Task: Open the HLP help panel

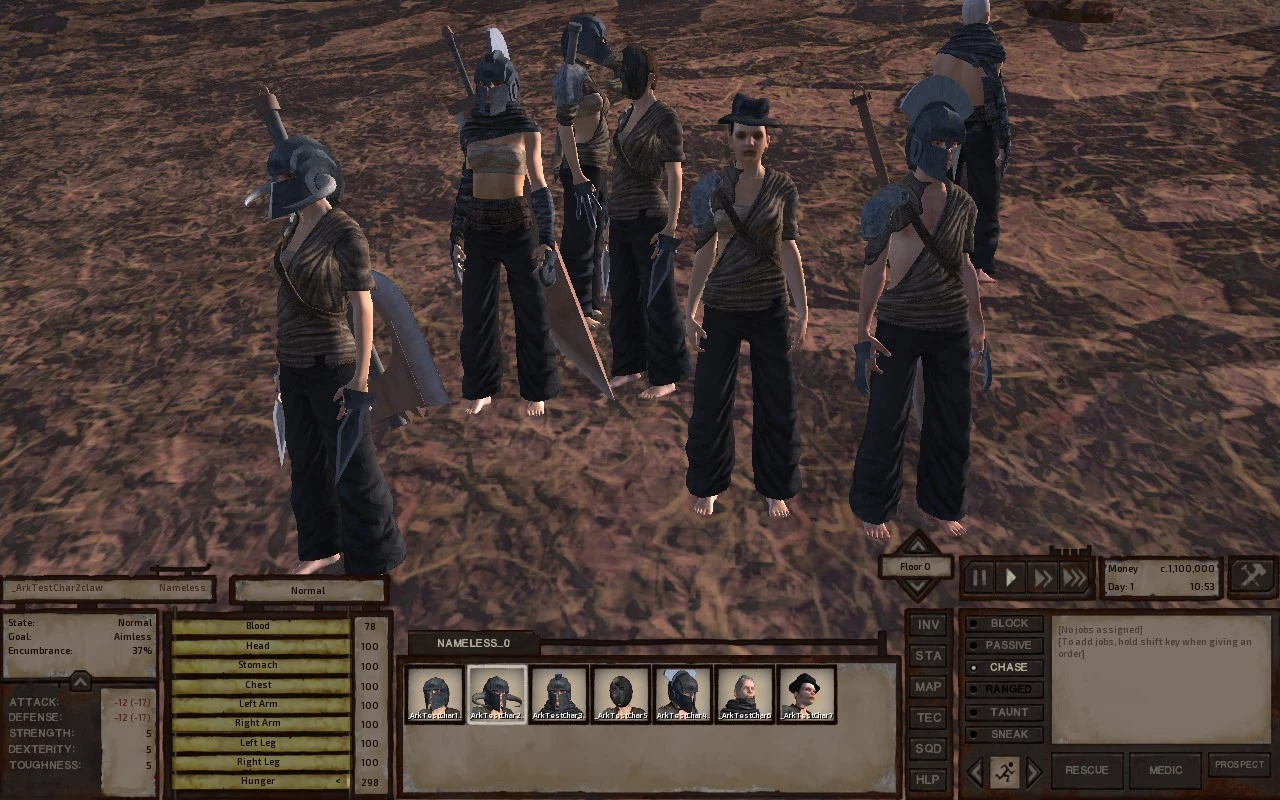Action: 928,780
